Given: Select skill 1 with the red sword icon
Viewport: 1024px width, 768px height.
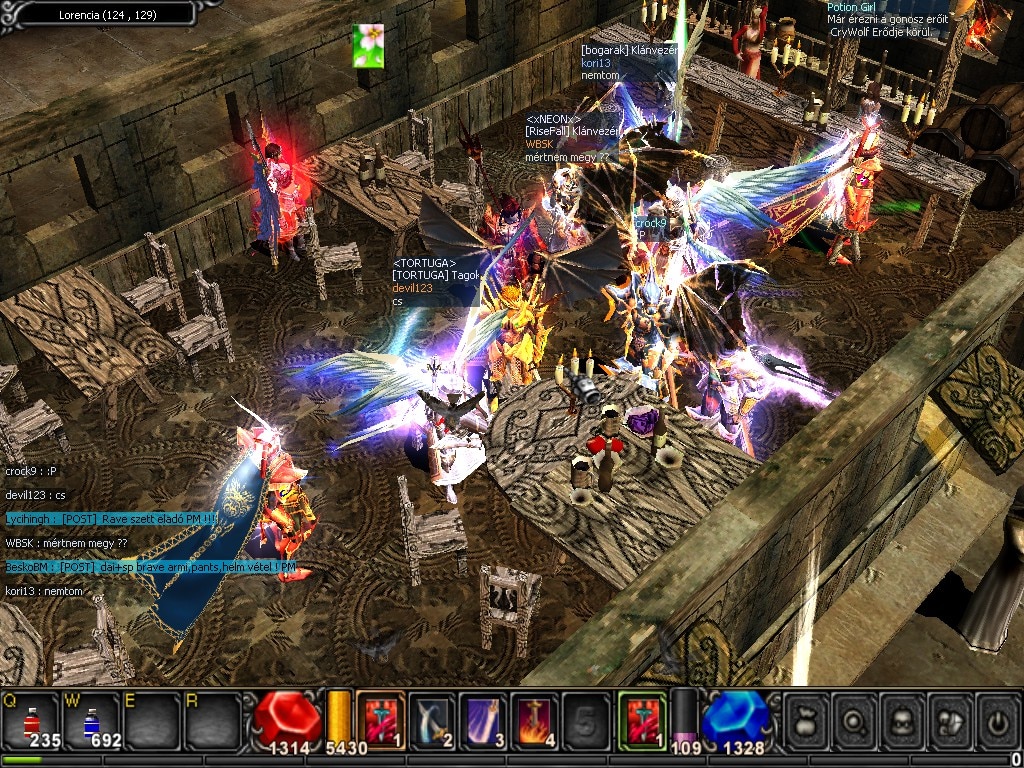Looking at the screenshot, I should click(x=379, y=717).
